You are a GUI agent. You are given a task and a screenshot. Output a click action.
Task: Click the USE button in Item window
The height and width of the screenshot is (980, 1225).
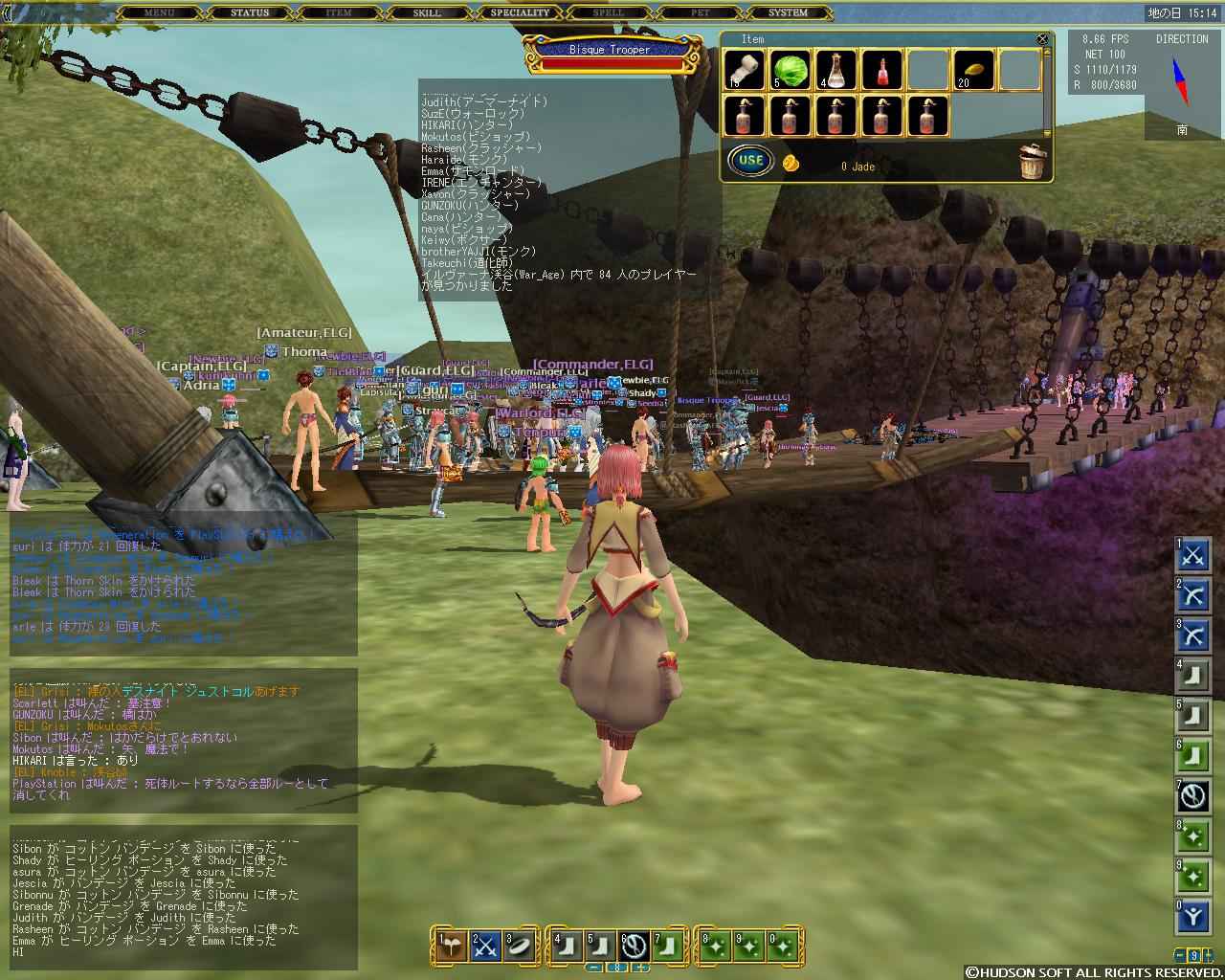click(x=750, y=160)
